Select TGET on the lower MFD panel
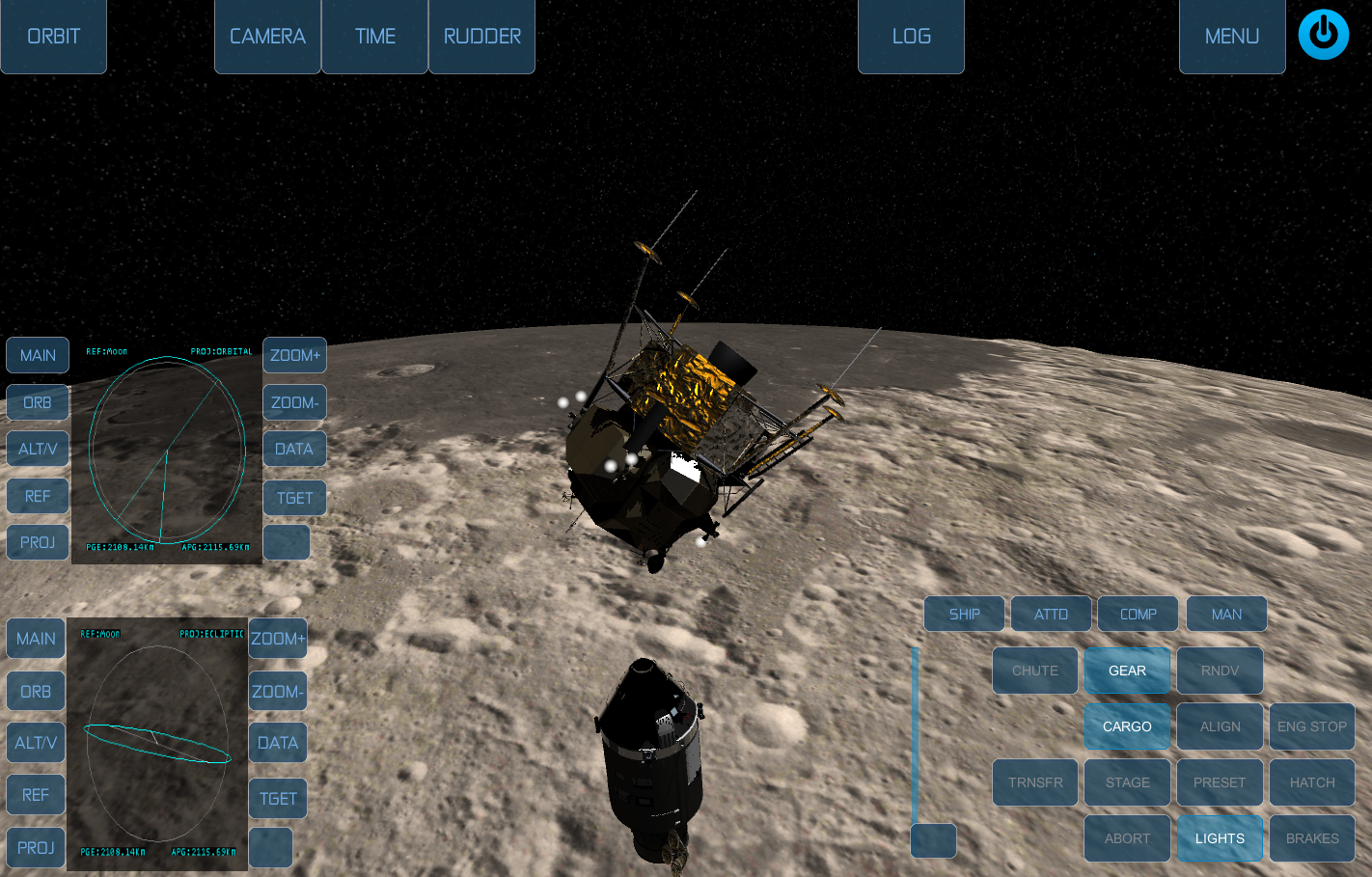This screenshot has height=877, width=1372. 277,798
